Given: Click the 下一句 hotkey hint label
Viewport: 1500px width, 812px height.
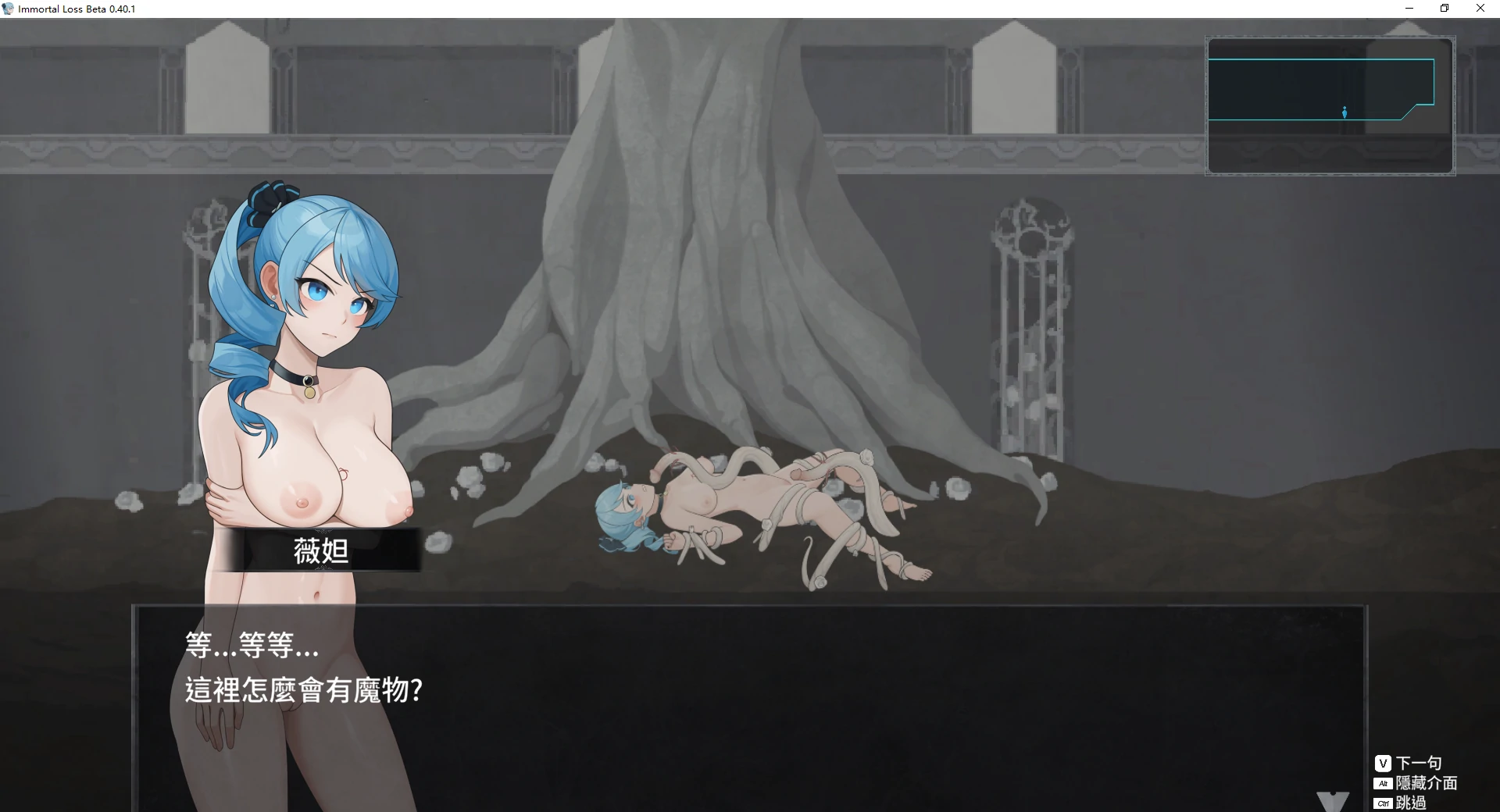Looking at the screenshot, I should click(x=1419, y=763).
